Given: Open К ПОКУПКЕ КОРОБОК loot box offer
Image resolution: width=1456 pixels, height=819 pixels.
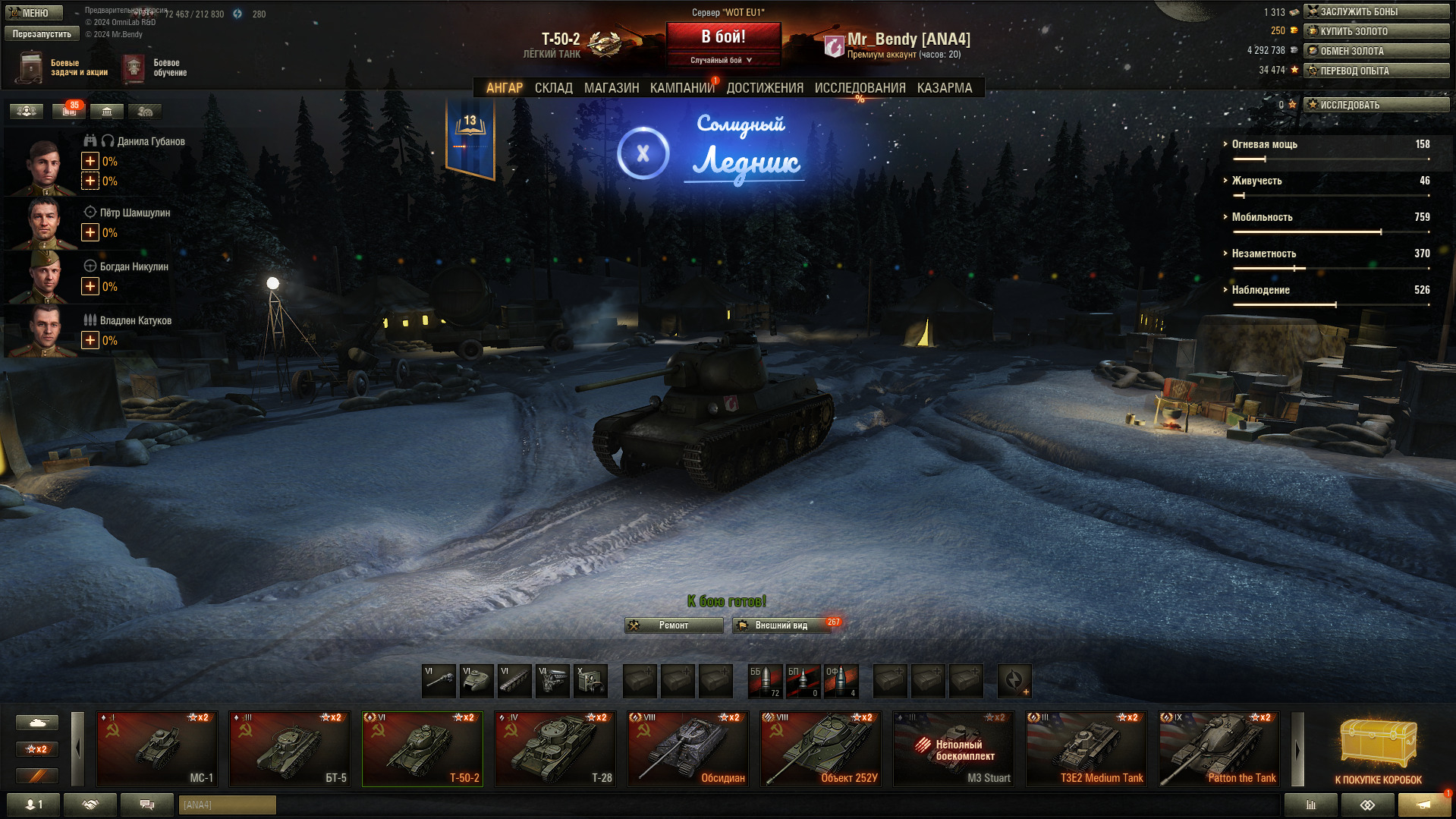Looking at the screenshot, I should click(x=1378, y=750).
